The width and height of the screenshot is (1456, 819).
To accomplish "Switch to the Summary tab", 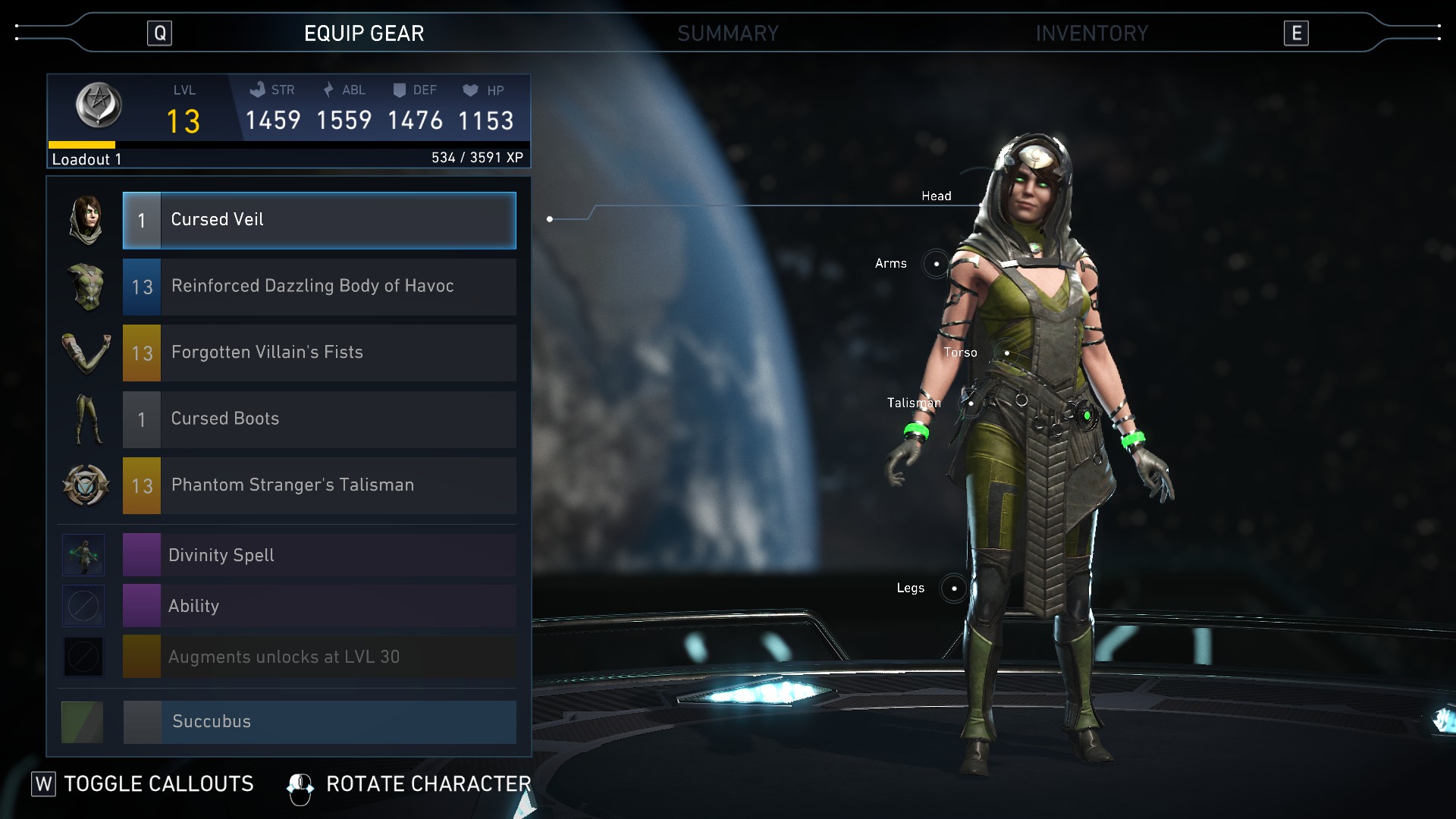I will pos(727,33).
